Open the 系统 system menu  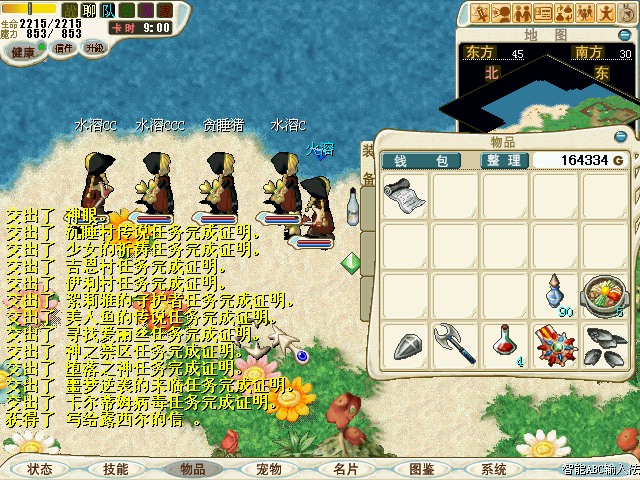(494, 468)
